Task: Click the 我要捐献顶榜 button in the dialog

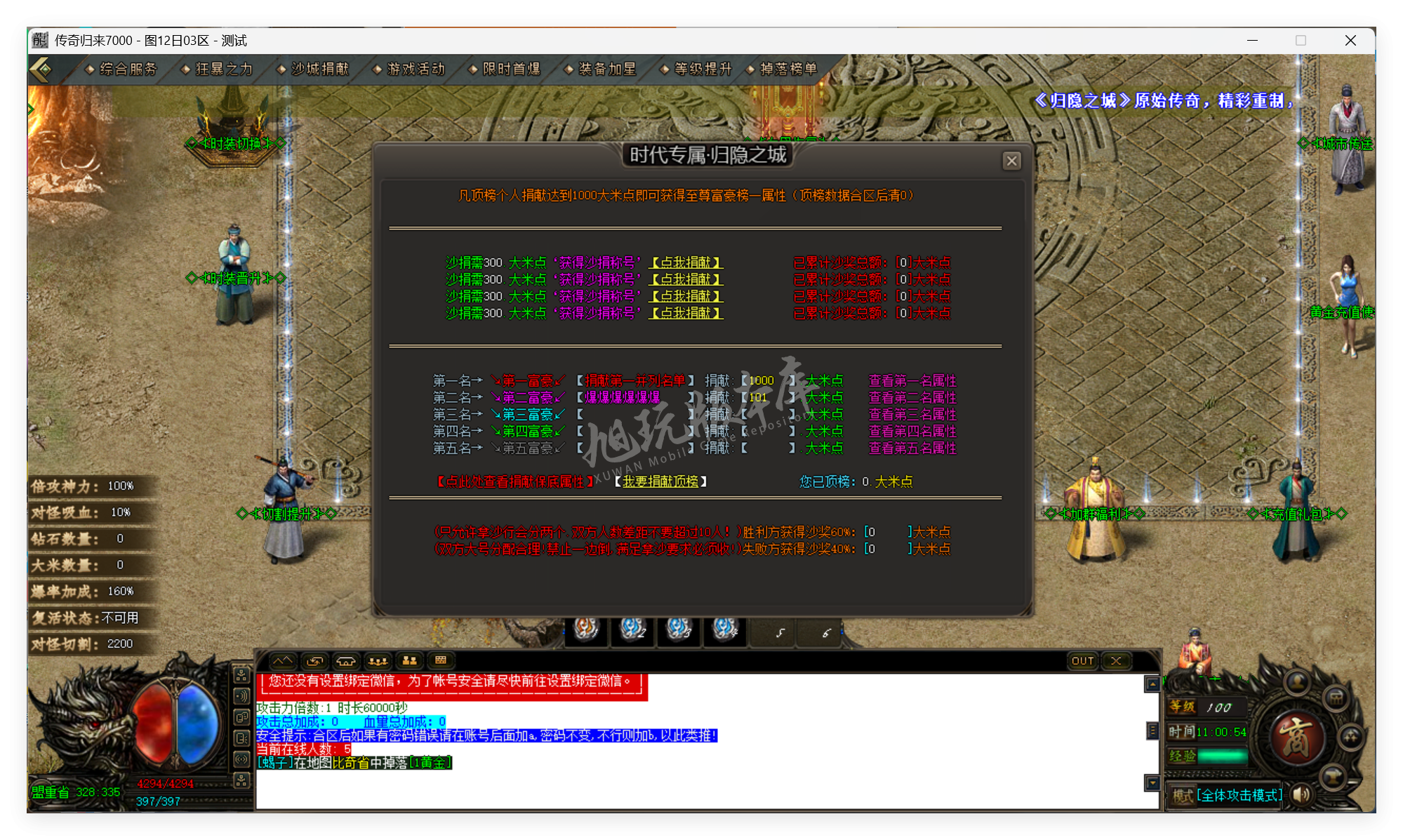Action: coord(660,482)
